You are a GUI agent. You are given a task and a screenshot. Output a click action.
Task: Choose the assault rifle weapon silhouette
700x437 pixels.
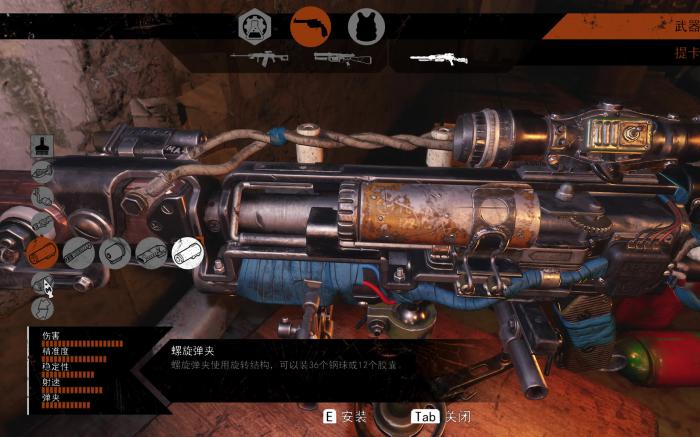click(259, 58)
